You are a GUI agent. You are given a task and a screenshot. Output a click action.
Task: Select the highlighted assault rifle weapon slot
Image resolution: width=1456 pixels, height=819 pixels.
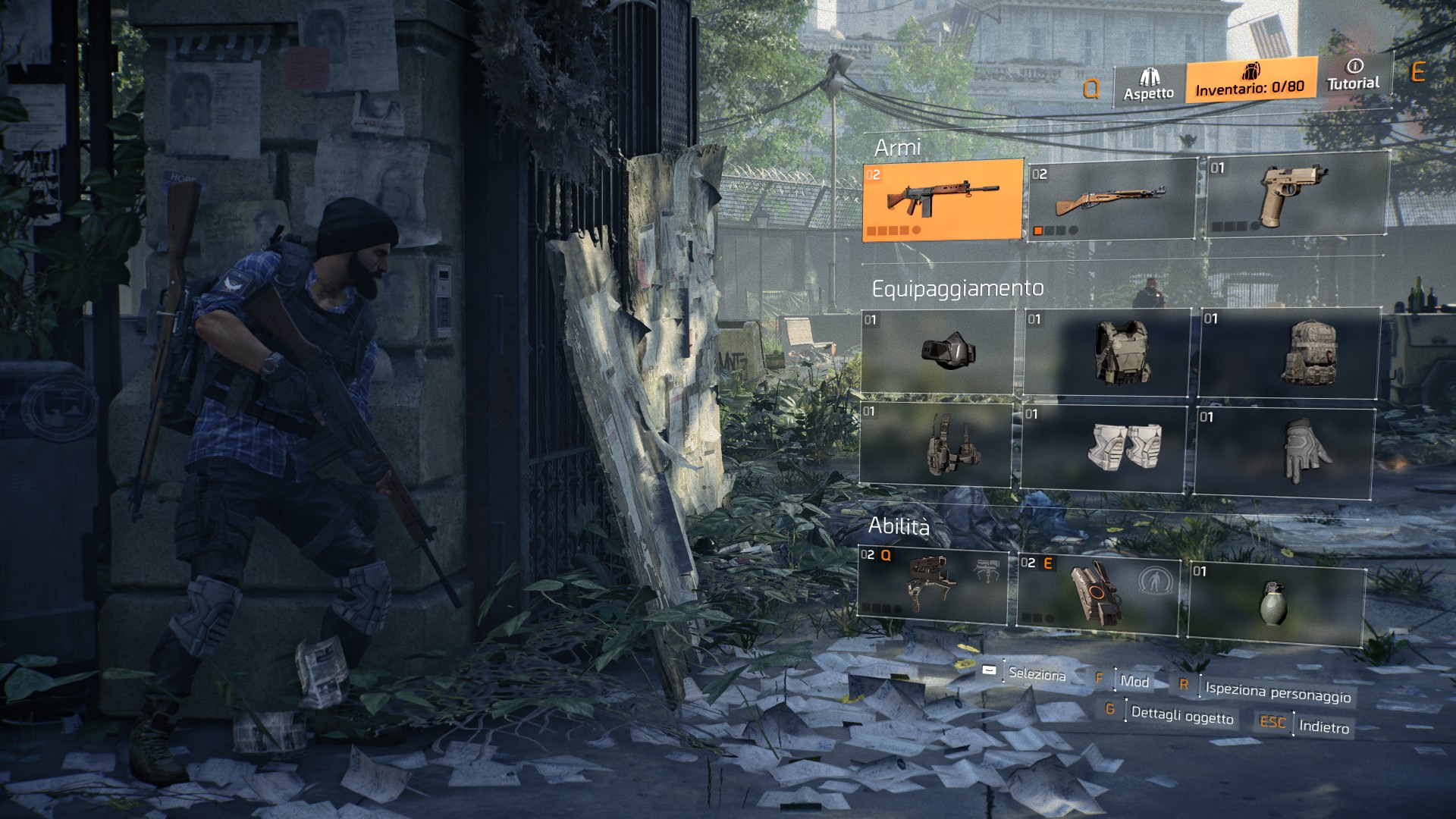[943, 199]
